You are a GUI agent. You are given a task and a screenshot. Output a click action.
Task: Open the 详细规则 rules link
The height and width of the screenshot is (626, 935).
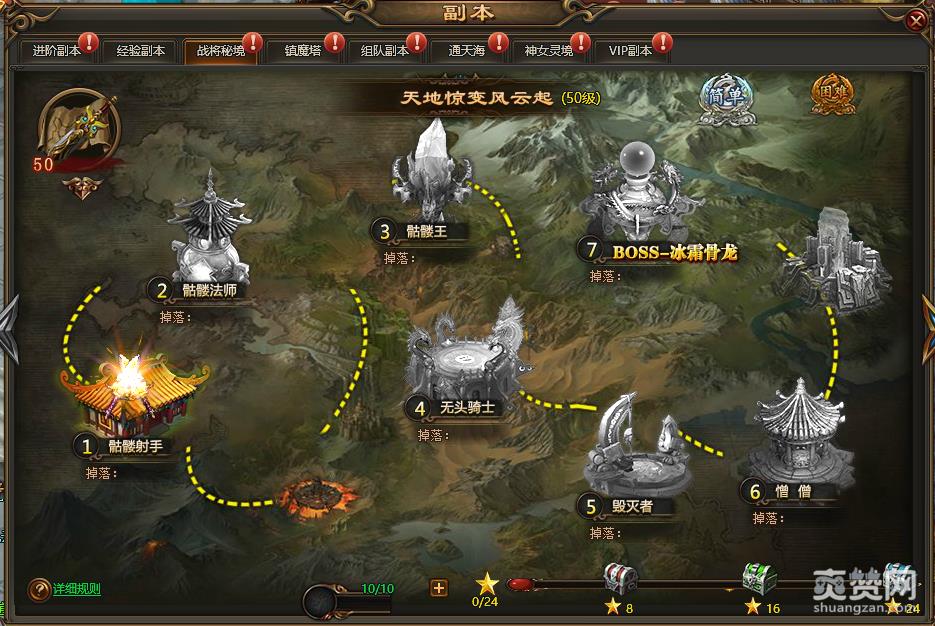coord(77,589)
